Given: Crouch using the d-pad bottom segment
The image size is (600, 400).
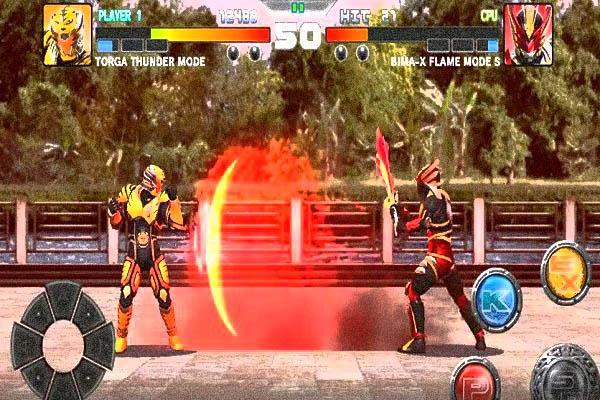Looking at the screenshot, I should point(62,387).
